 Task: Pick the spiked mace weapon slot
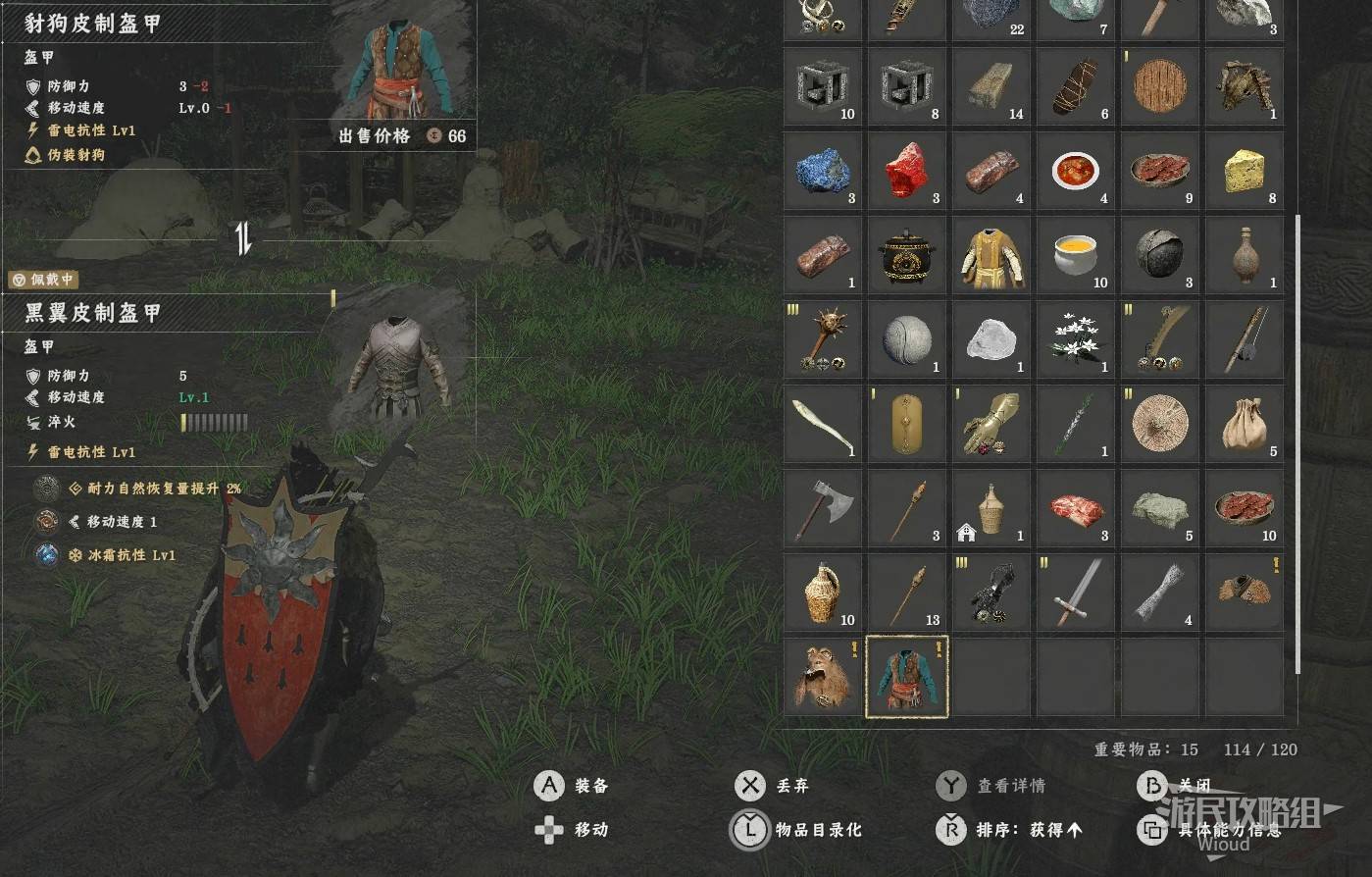click(x=823, y=339)
